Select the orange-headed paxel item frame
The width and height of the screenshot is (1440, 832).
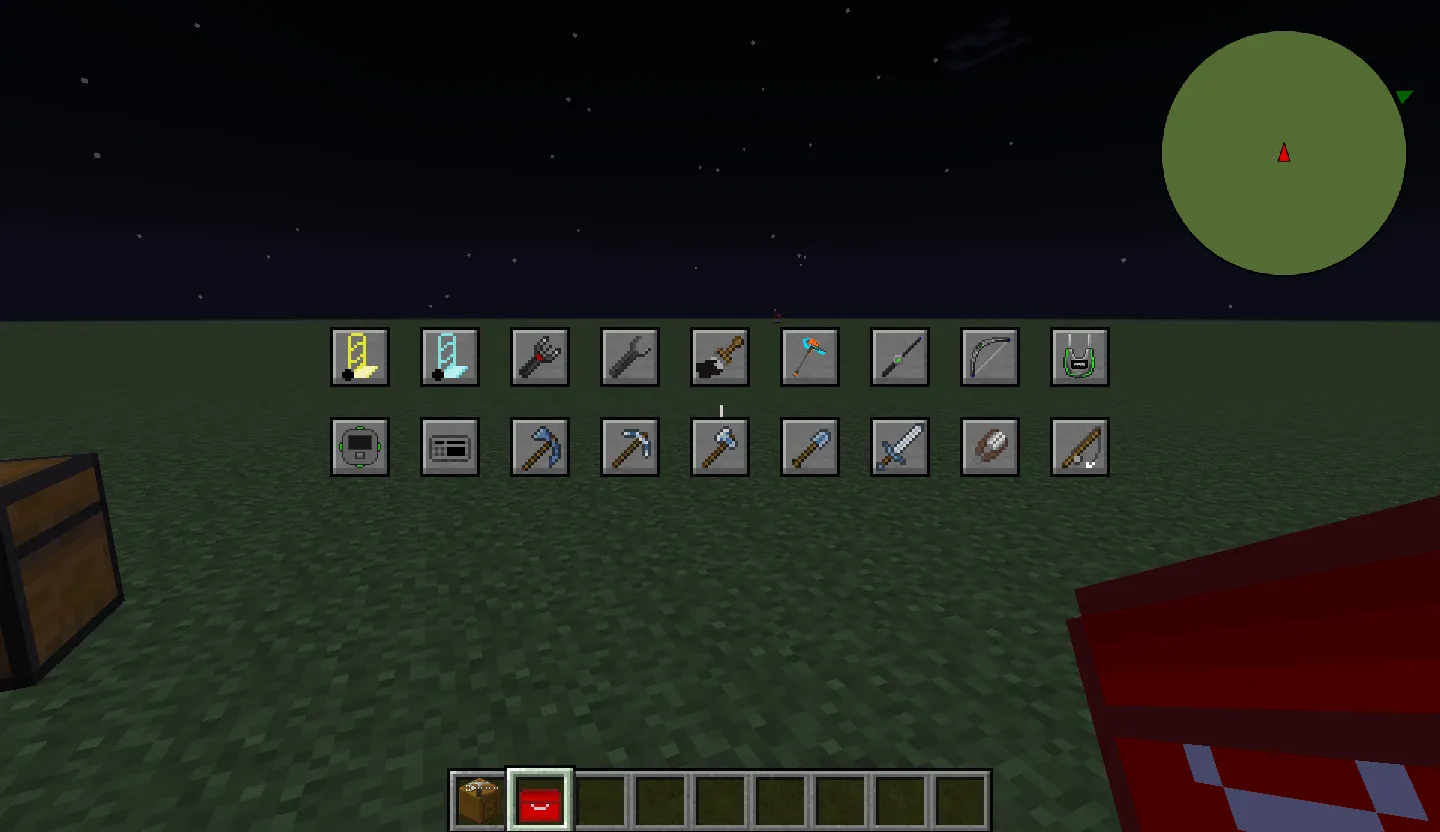coord(809,357)
